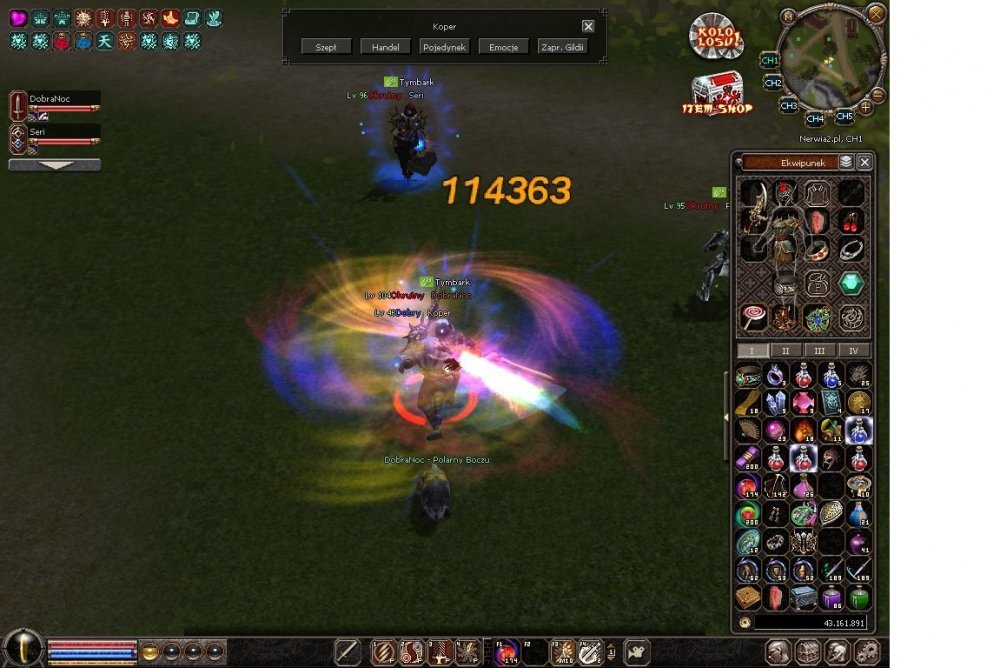Open trade with the Handel button
Screen dimensions: 1000x668
(x=385, y=47)
